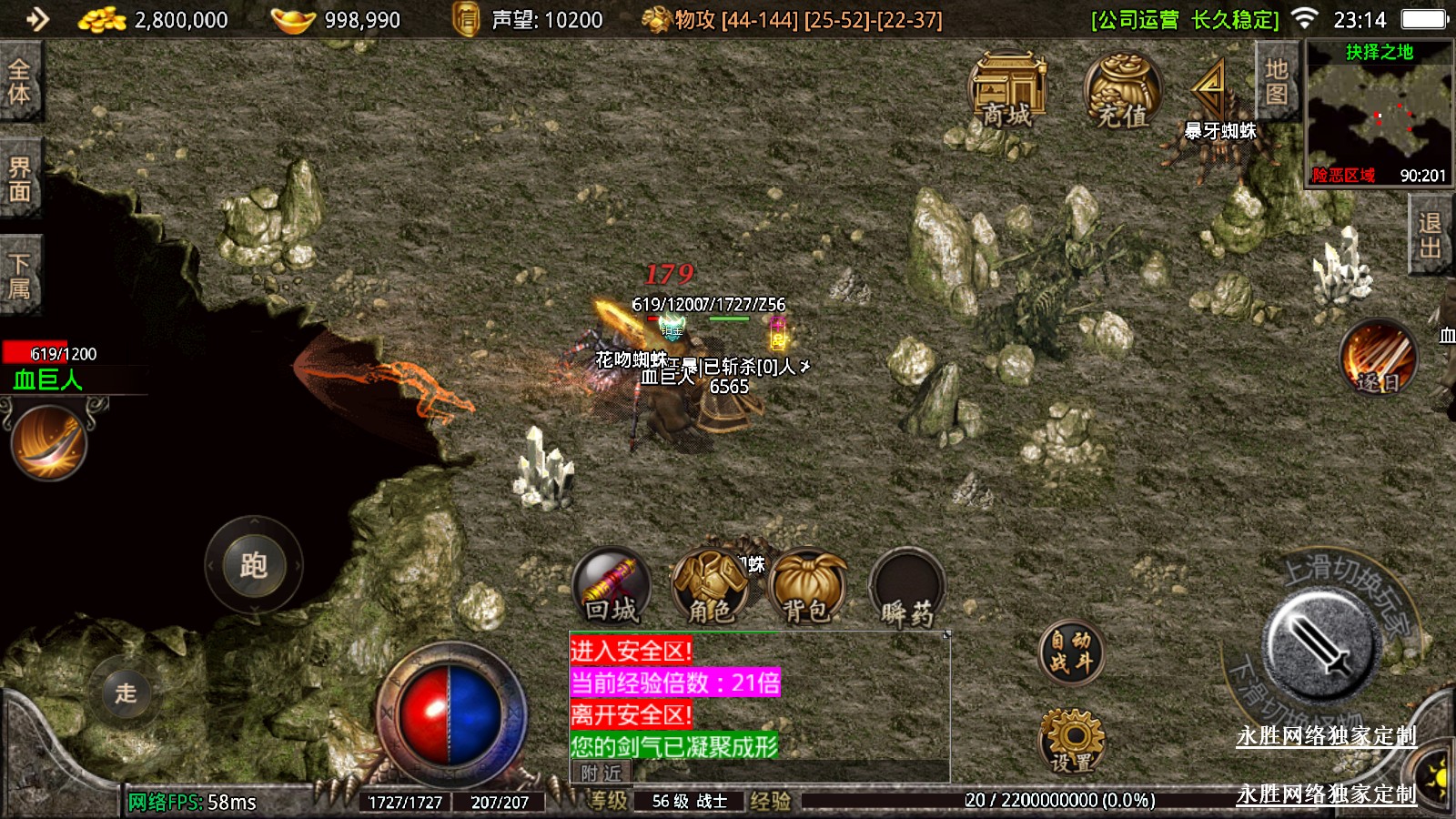Image resolution: width=1456 pixels, height=819 pixels.
Task: Select the 全体 side tab
Action: (20, 82)
